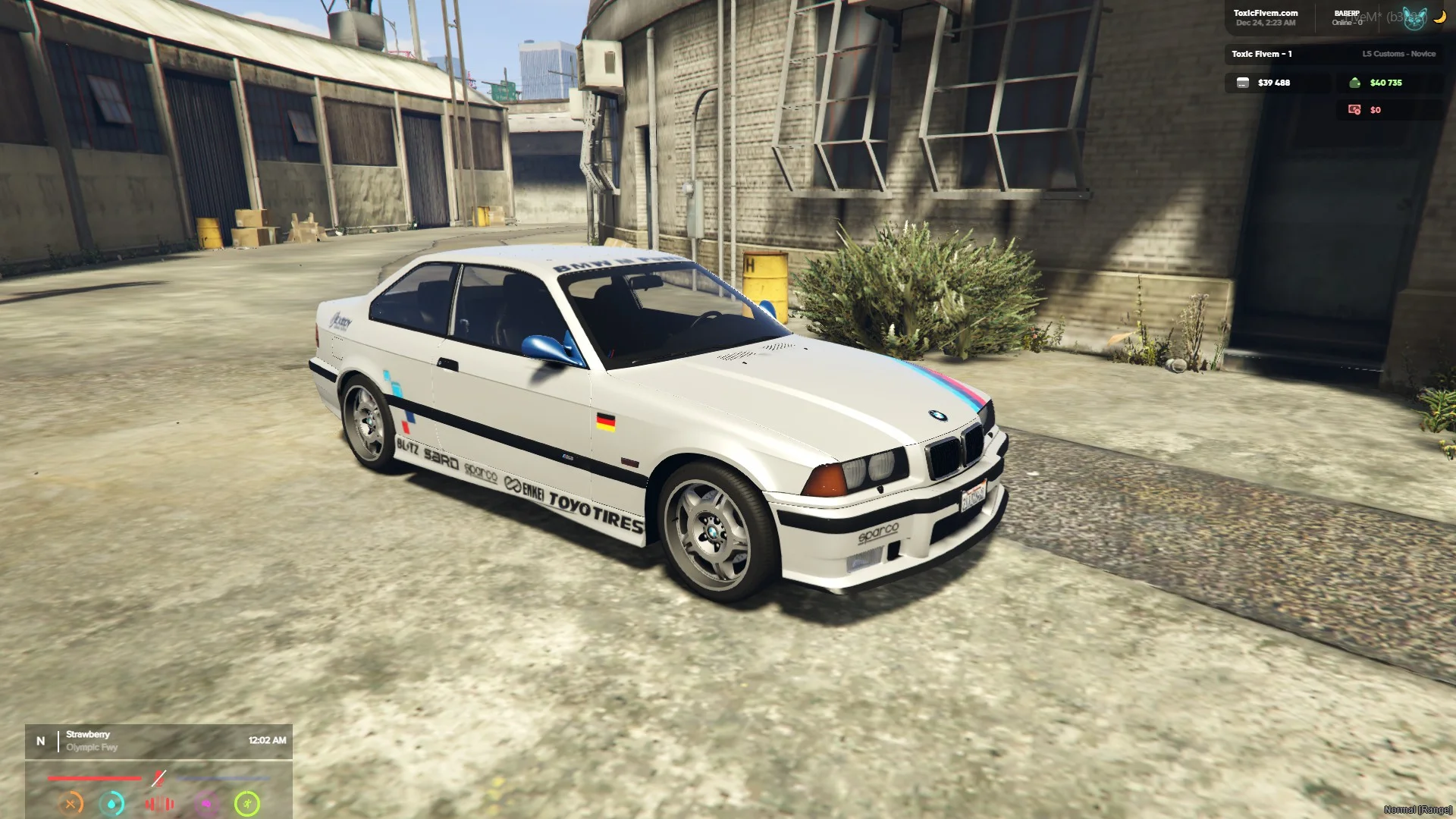The width and height of the screenshot is (1456, 819).
Task: Click the red dirty money icon
Action: coord(1354,110)
